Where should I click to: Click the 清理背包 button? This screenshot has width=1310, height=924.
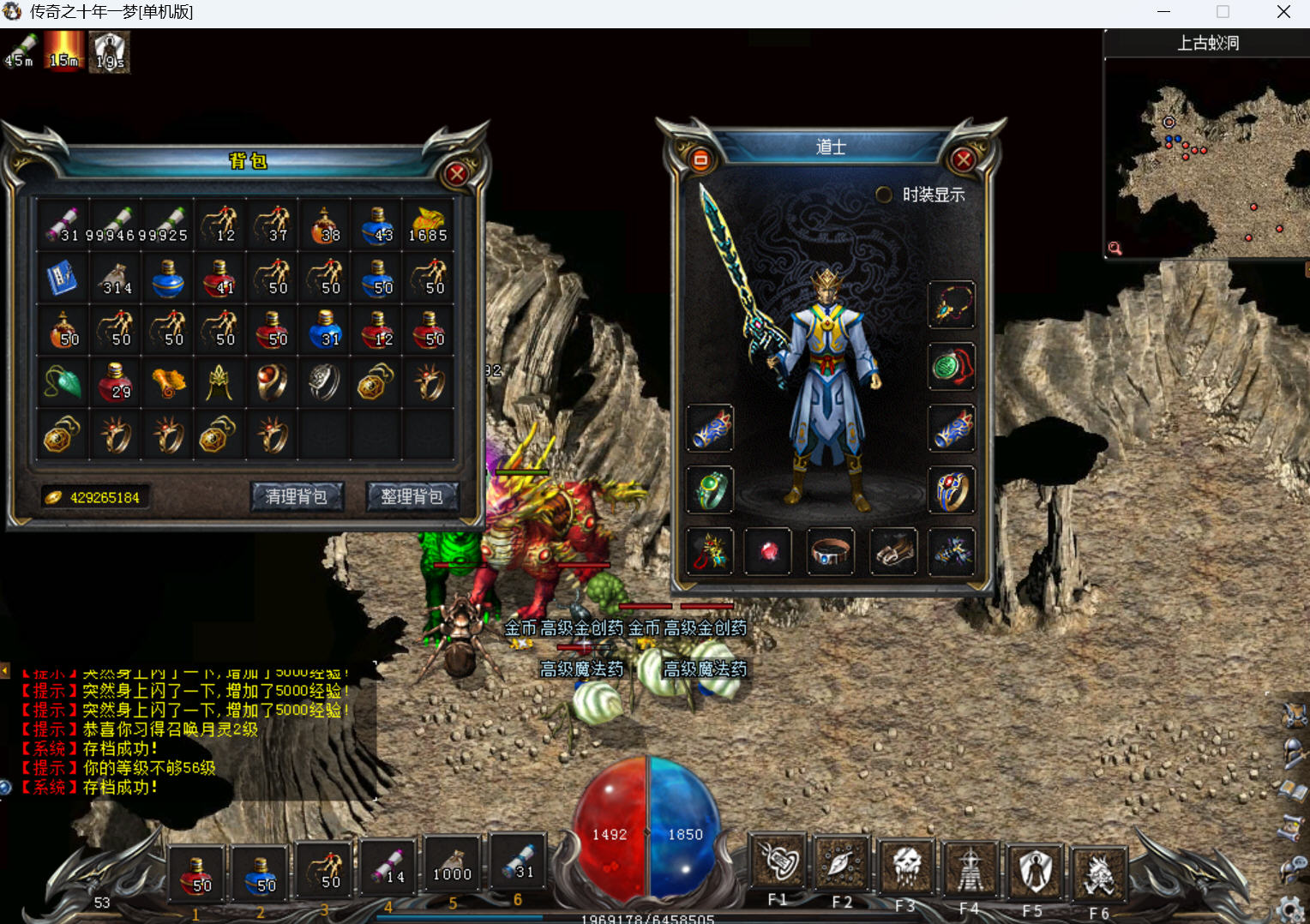click(x=297, y=496)
